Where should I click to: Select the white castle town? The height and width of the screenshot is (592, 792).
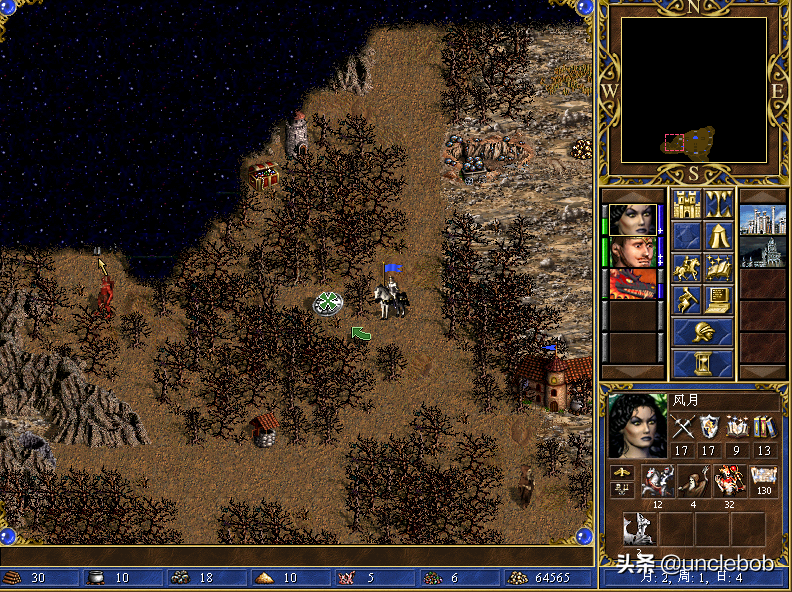pos(762,220)
